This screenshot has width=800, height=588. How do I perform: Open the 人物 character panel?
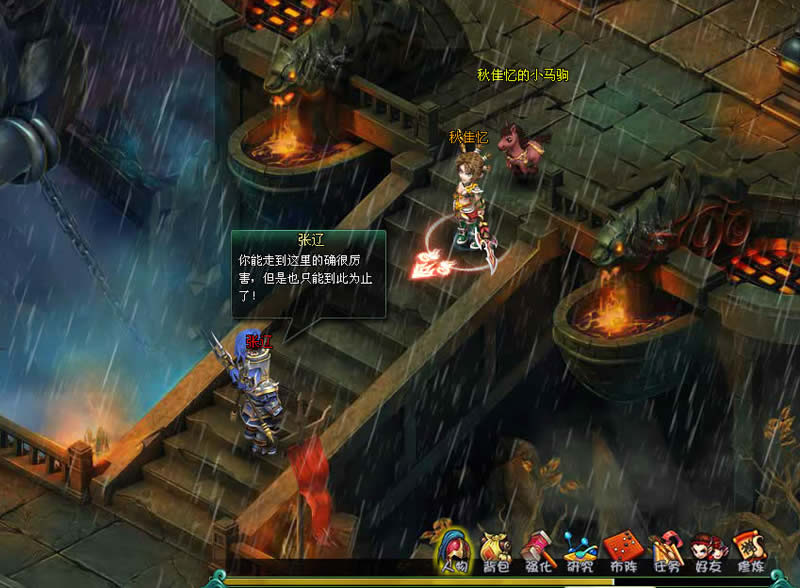(x=451, y=549)
